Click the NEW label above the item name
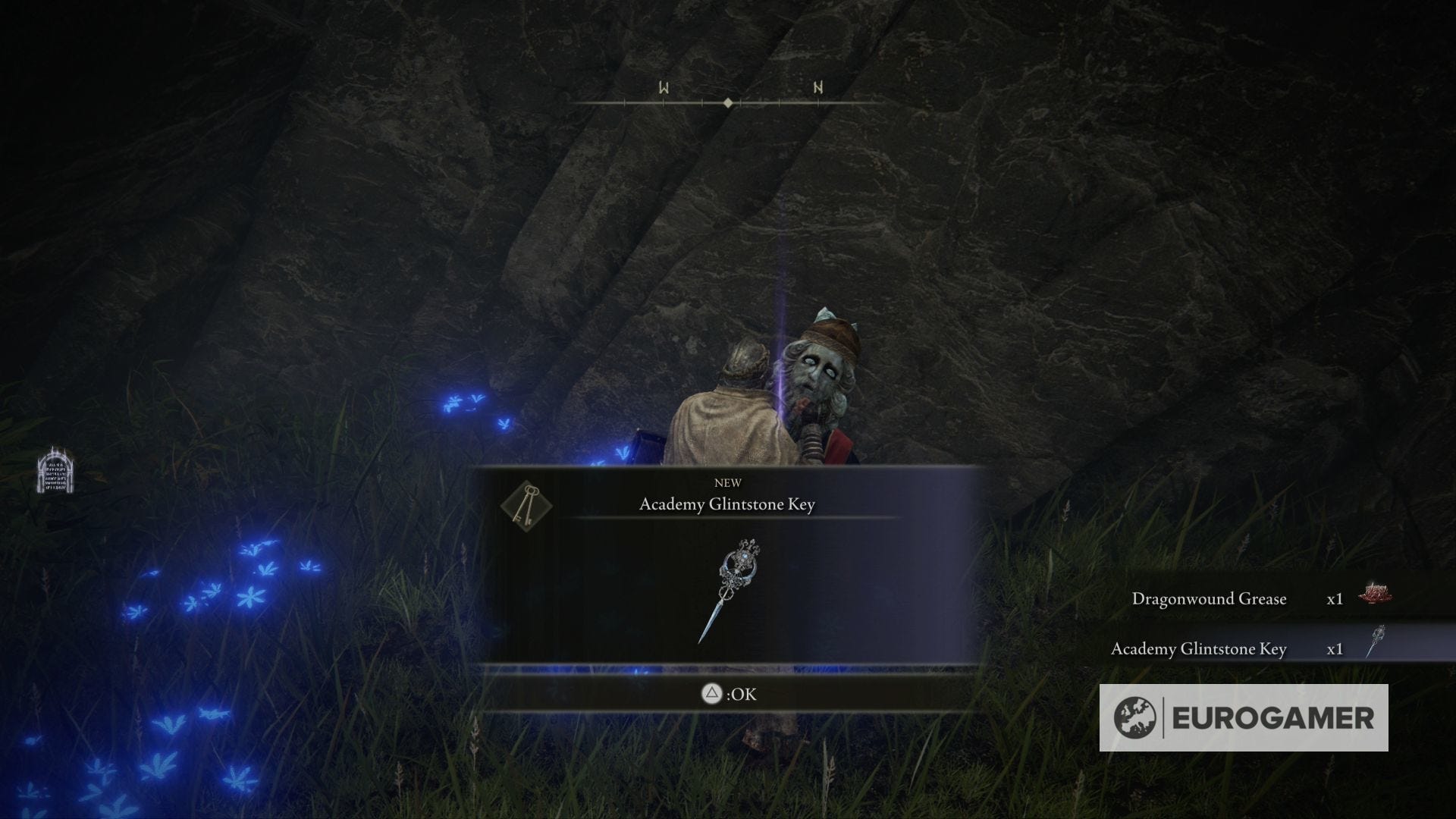The height and width of the screenshot is (819, 1456). pyautogui.click(x=727, y=482)
